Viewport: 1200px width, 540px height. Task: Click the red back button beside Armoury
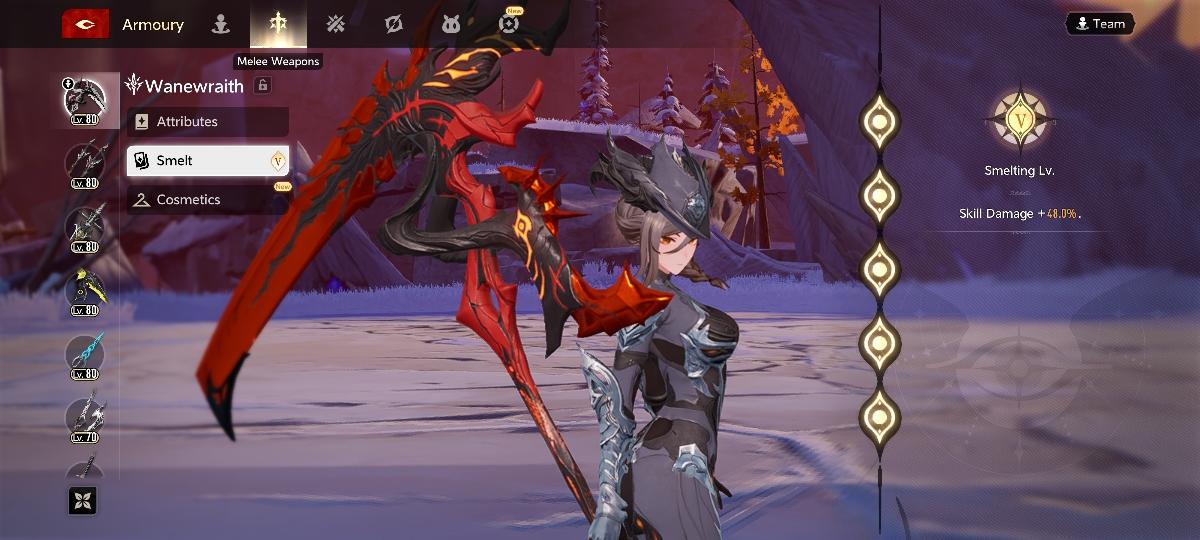tap(85, 24)
